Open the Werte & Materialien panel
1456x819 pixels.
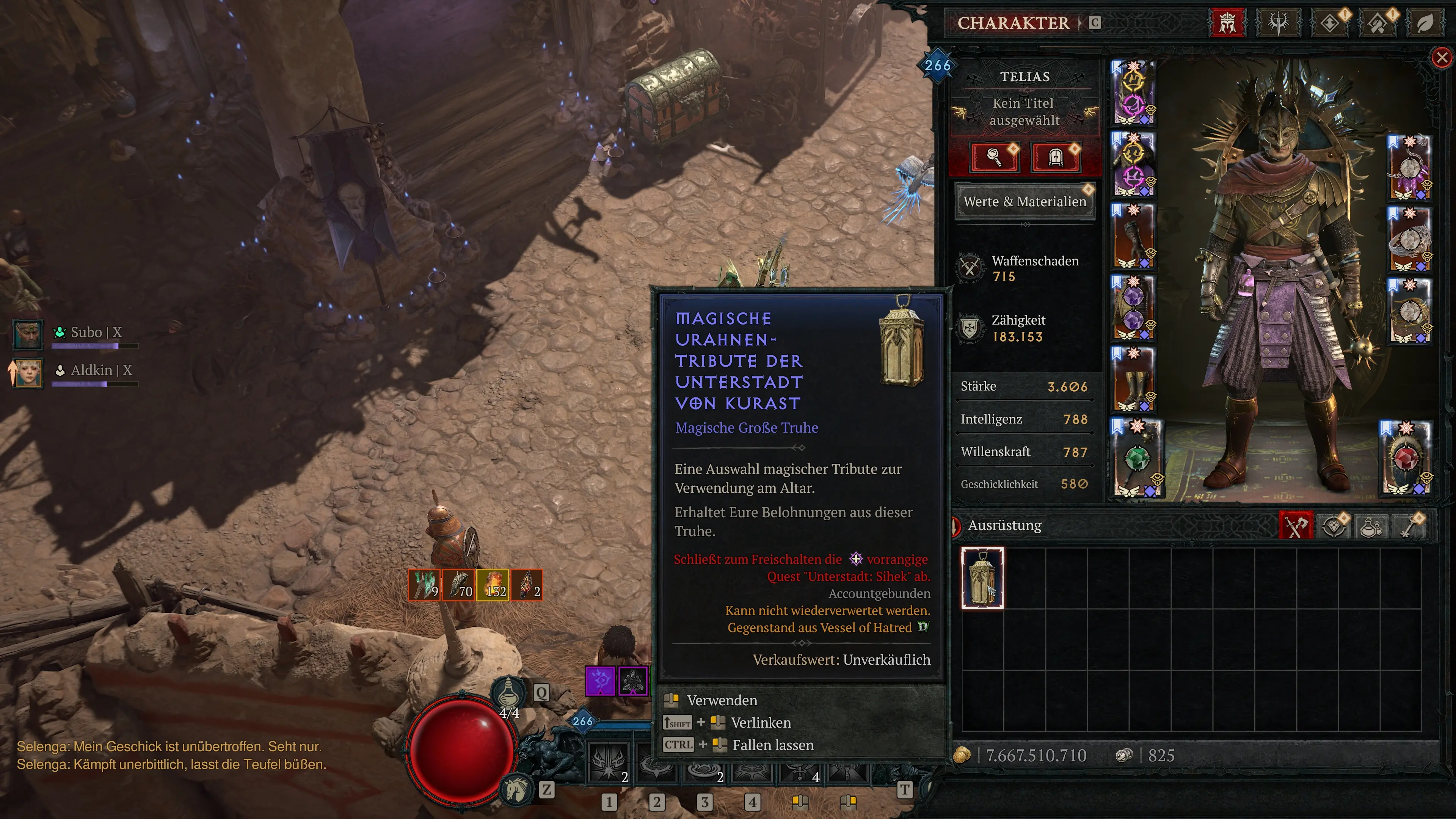pos(1024,202)
